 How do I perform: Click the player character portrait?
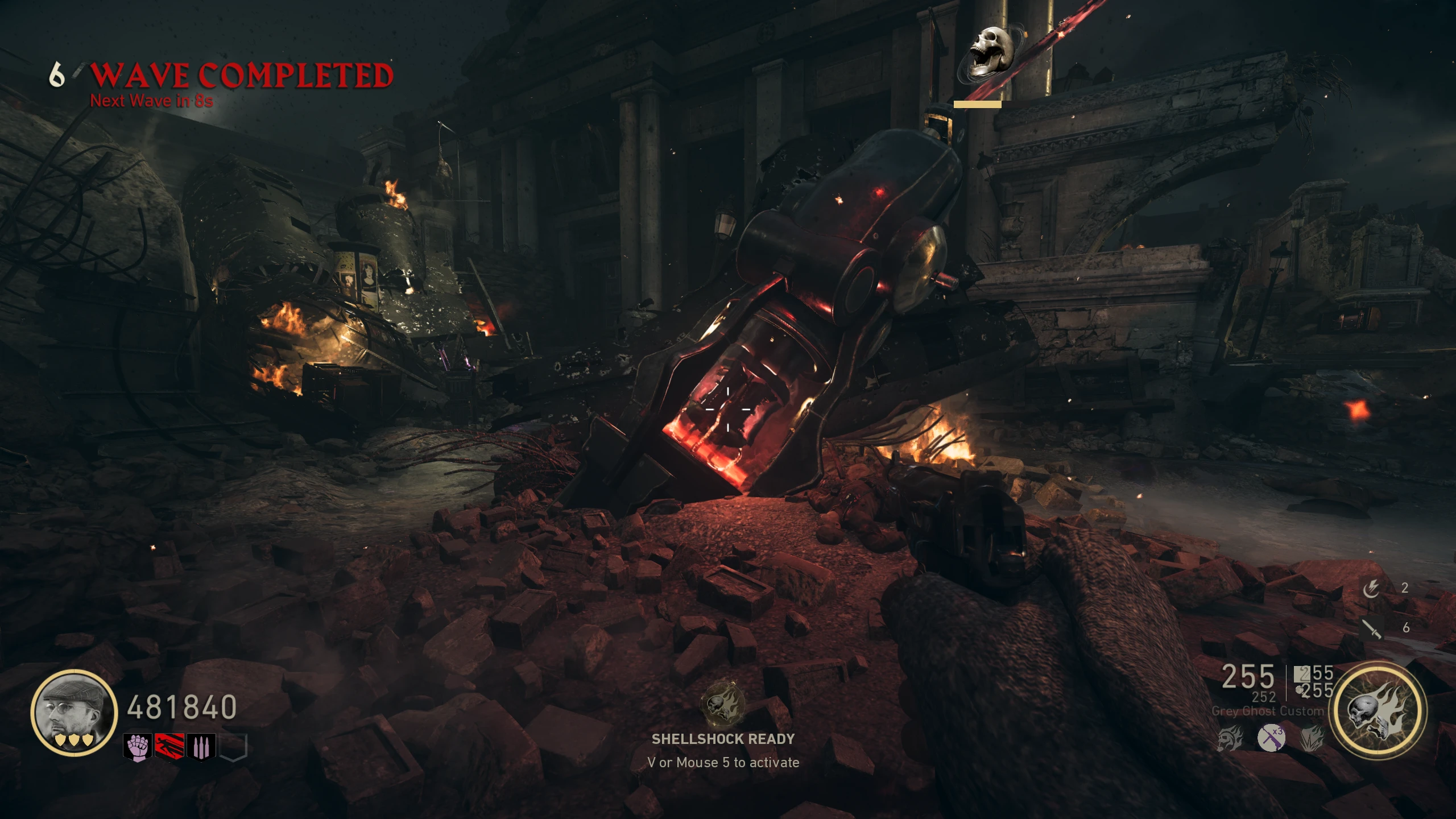tap(74, 712)
